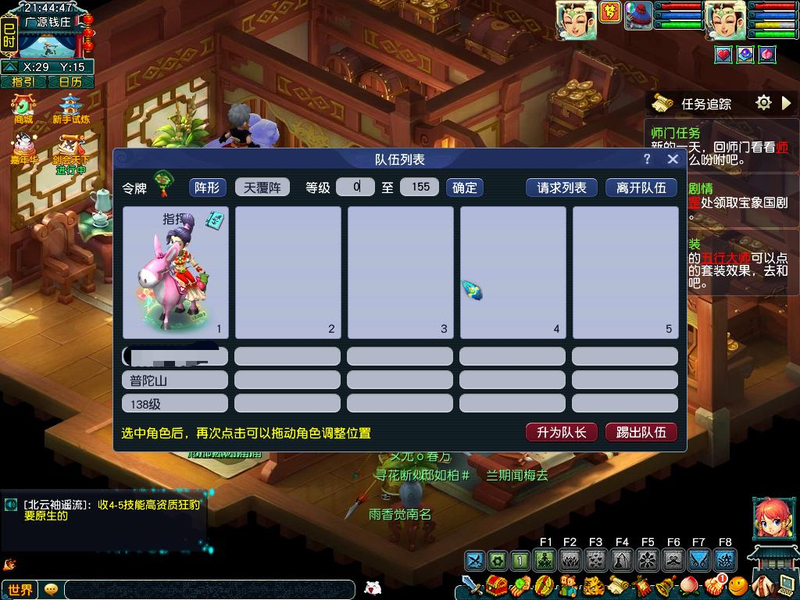Image resolution: width=800 pixels, height=600 pixels.
Task: Confirm level range with 确定
Action: click(464, 187)
